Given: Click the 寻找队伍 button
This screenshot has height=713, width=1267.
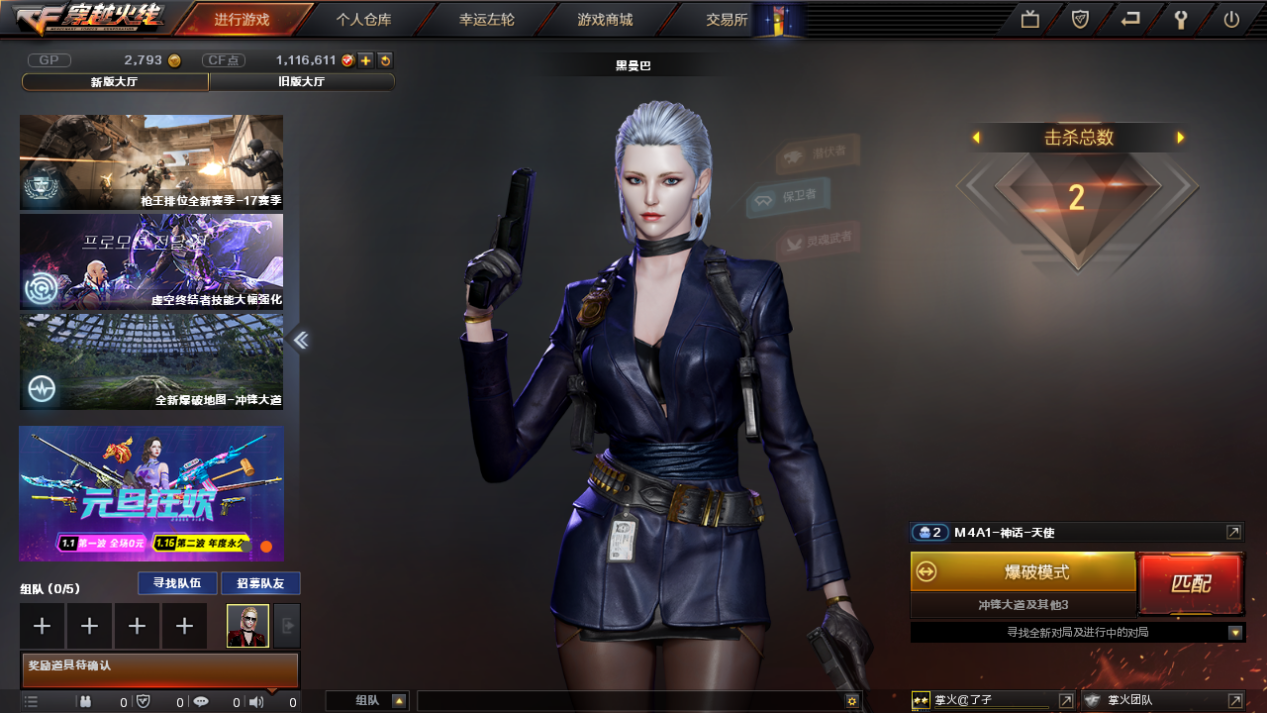Looking at the screenshot, I should [x=177, y=583].
